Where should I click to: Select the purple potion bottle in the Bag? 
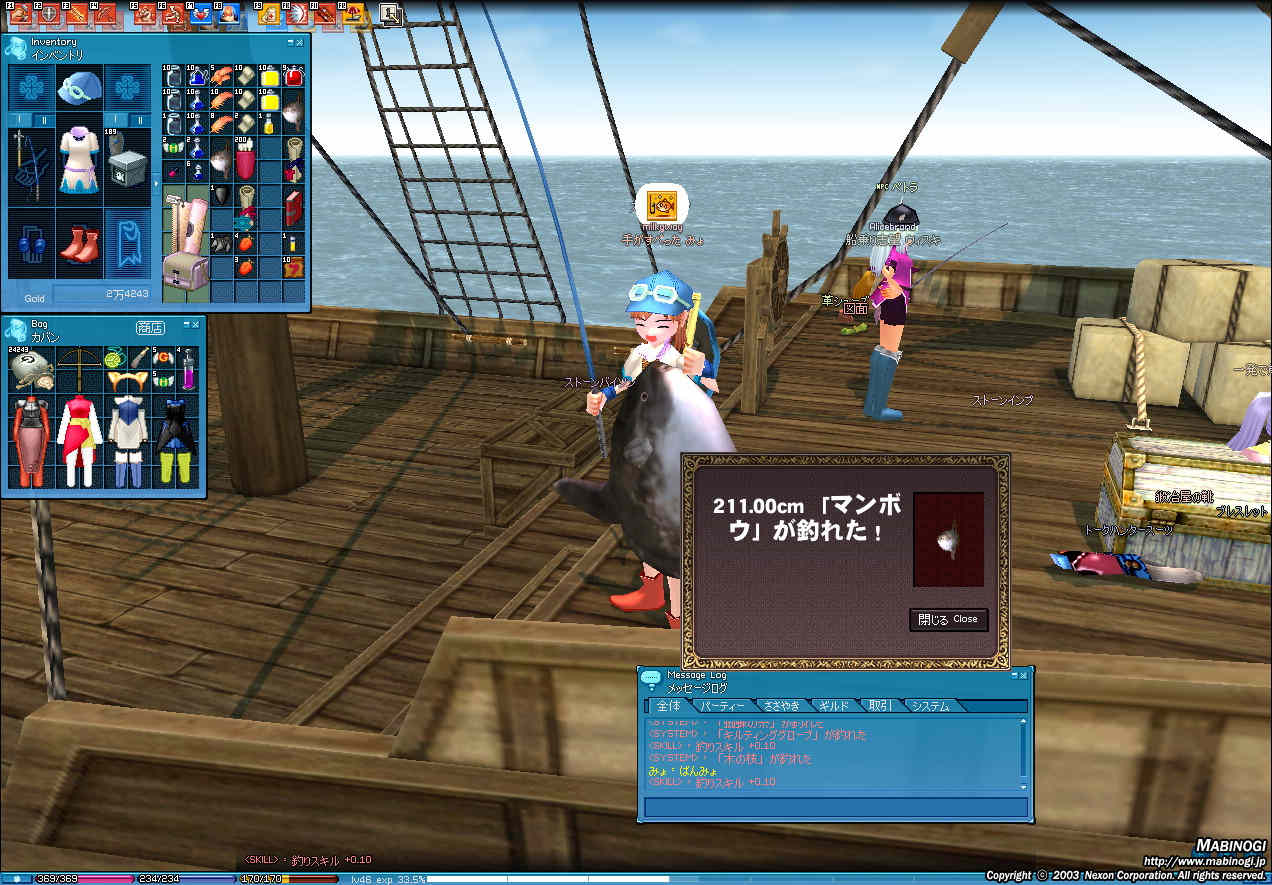point(187,370)
